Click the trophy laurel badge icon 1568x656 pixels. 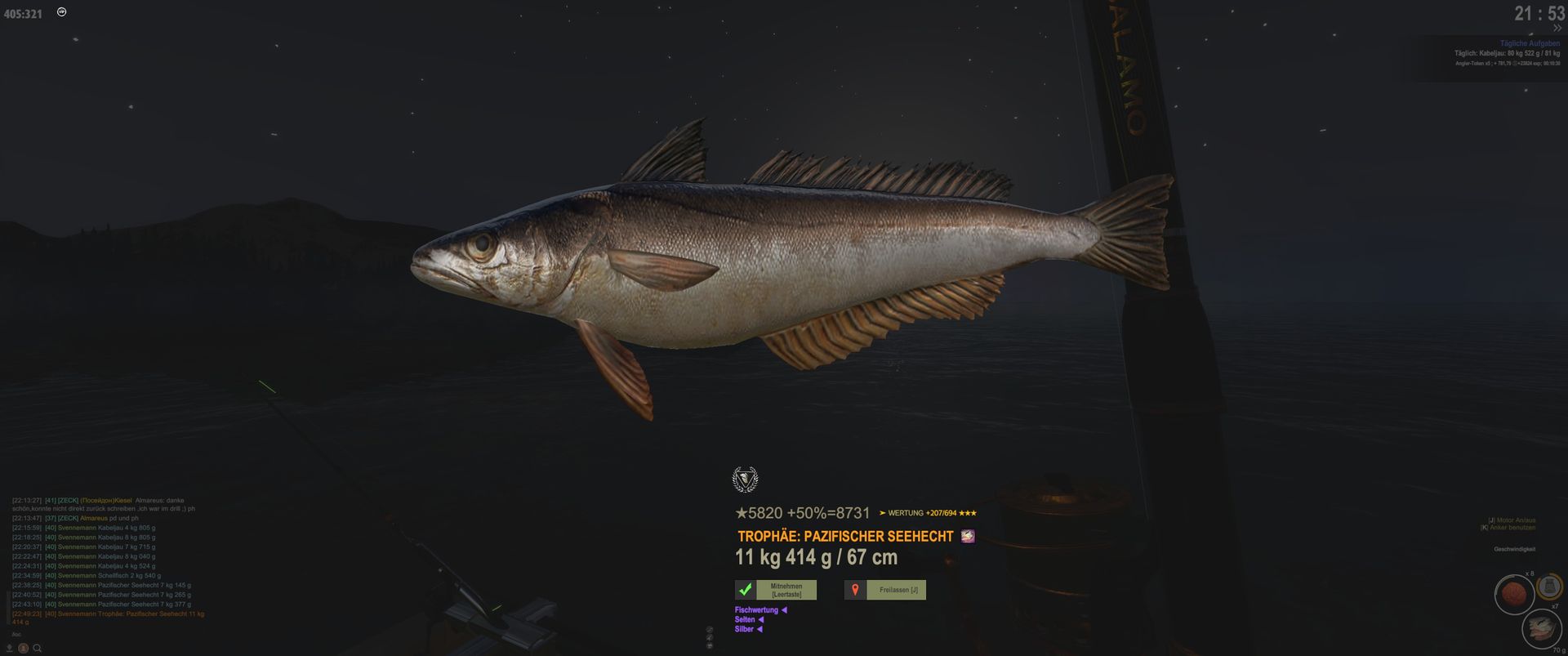click(x=745, y=480)
